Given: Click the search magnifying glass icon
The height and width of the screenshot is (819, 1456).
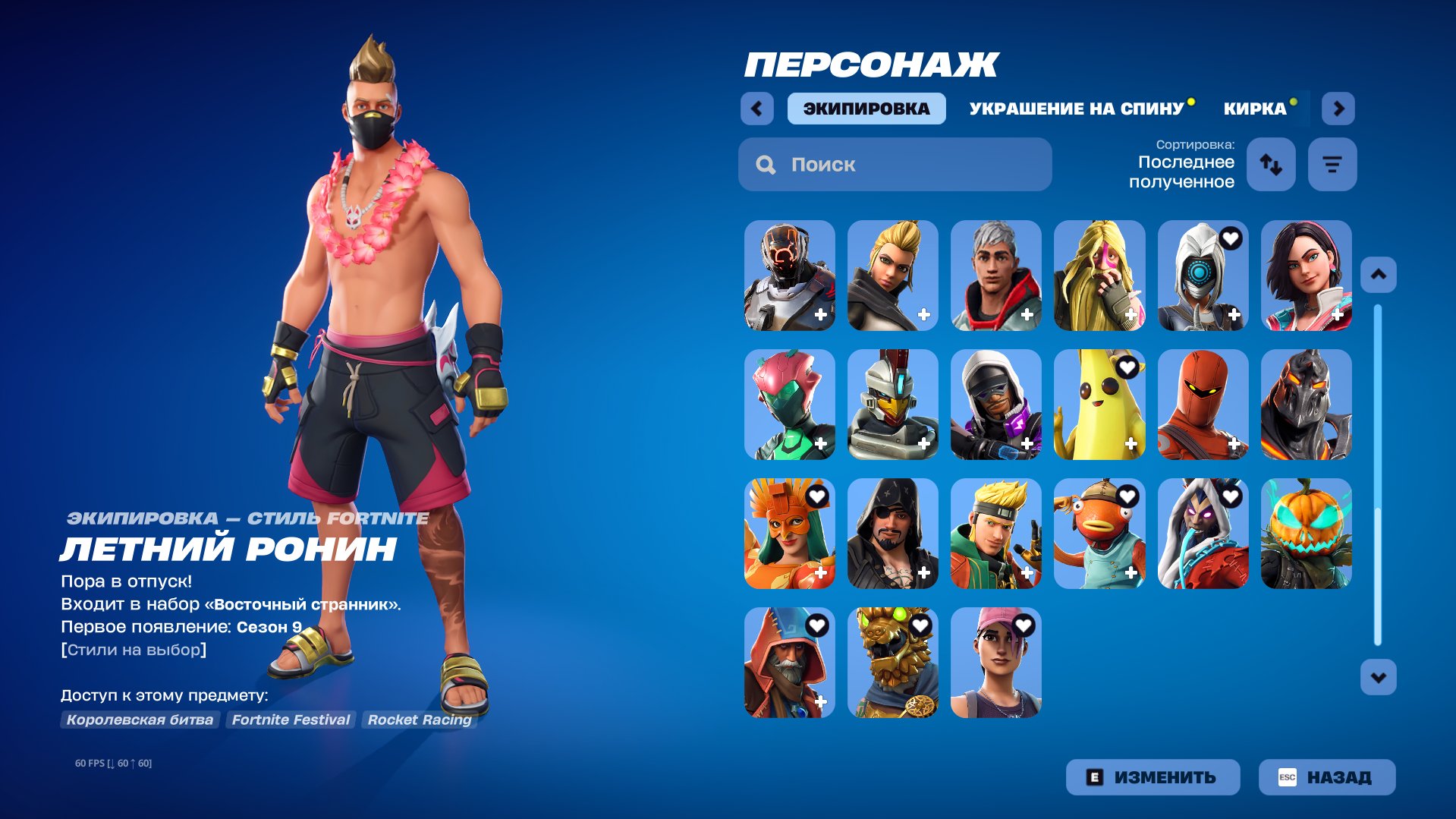Looking at the screenshot, I should pos(765,164).
